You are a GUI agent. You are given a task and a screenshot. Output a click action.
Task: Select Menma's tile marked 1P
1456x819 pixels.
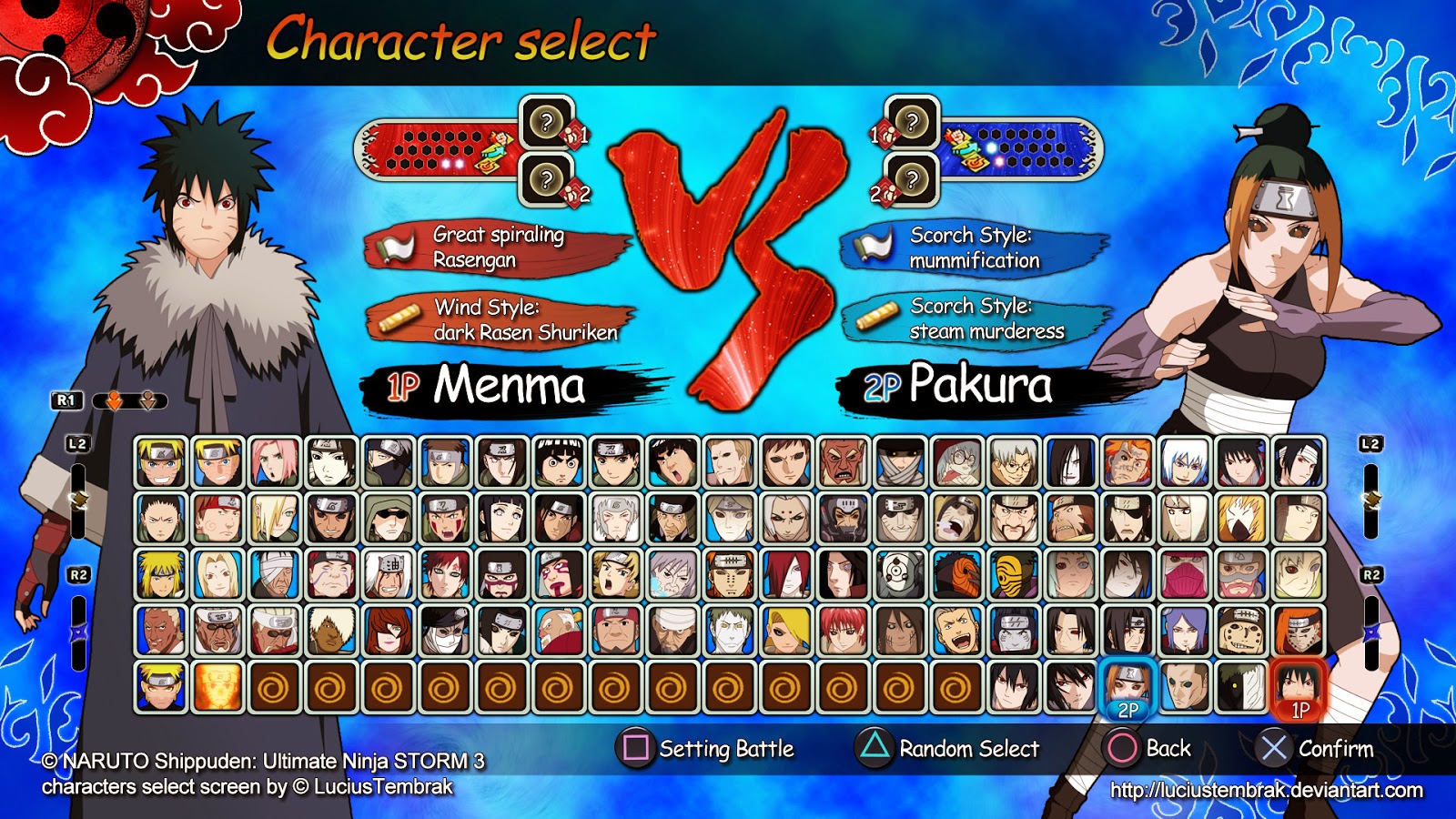coord(1299,687)
